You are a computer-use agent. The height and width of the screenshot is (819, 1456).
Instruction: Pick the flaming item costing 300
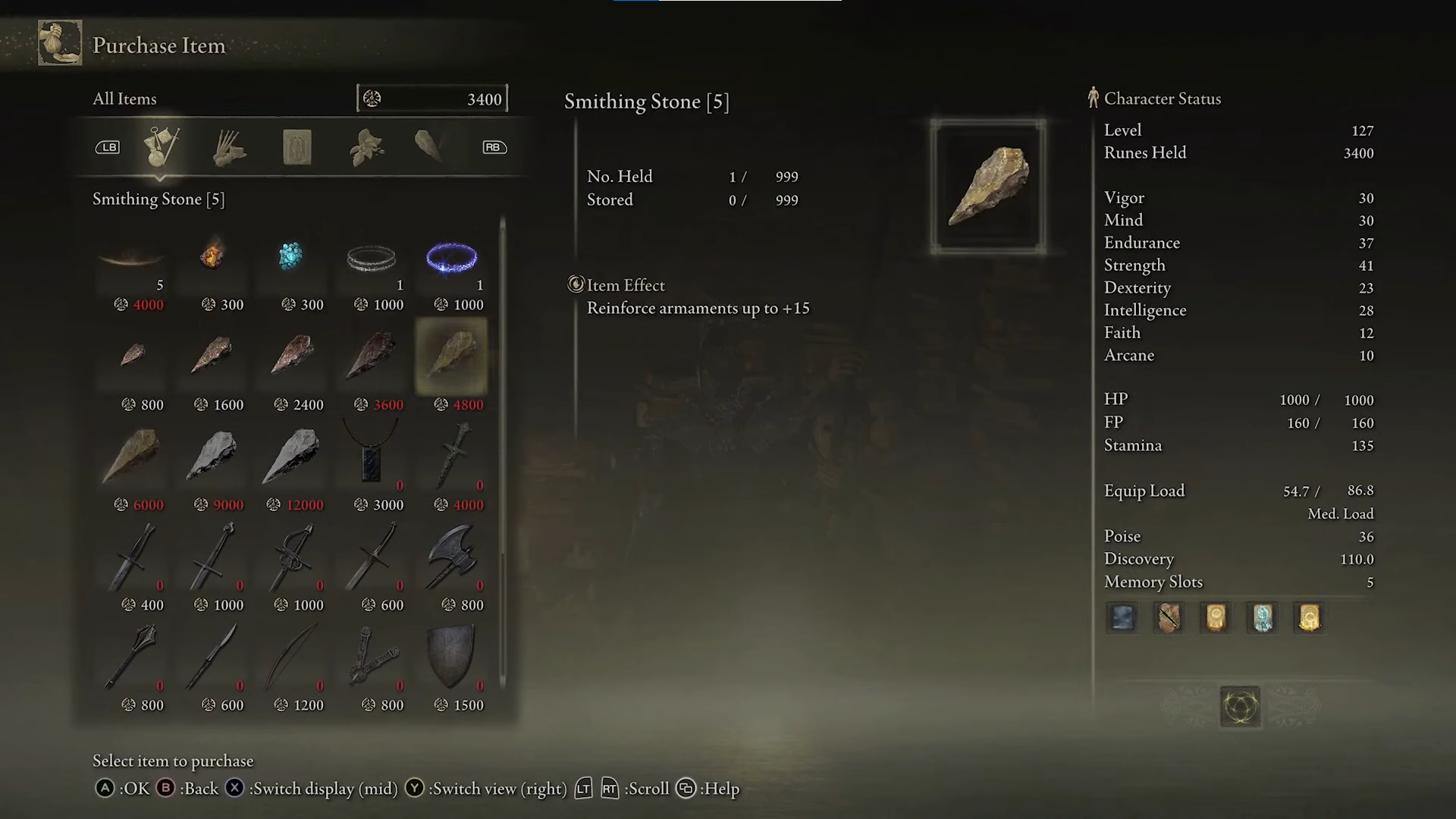click(212, 256)
